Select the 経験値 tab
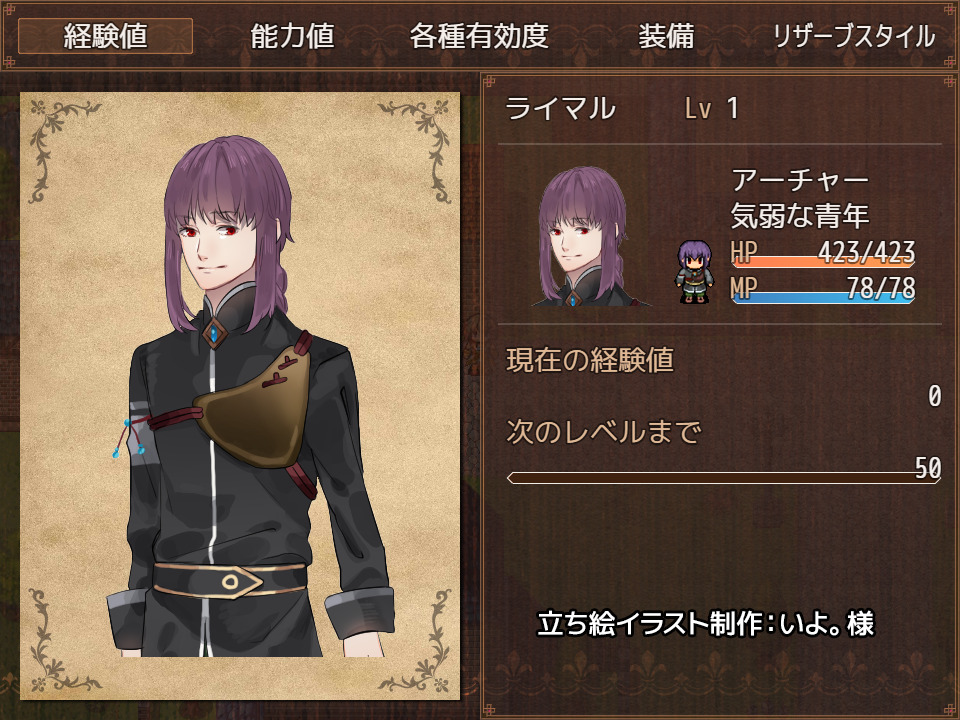 click(x=105, y=37)
